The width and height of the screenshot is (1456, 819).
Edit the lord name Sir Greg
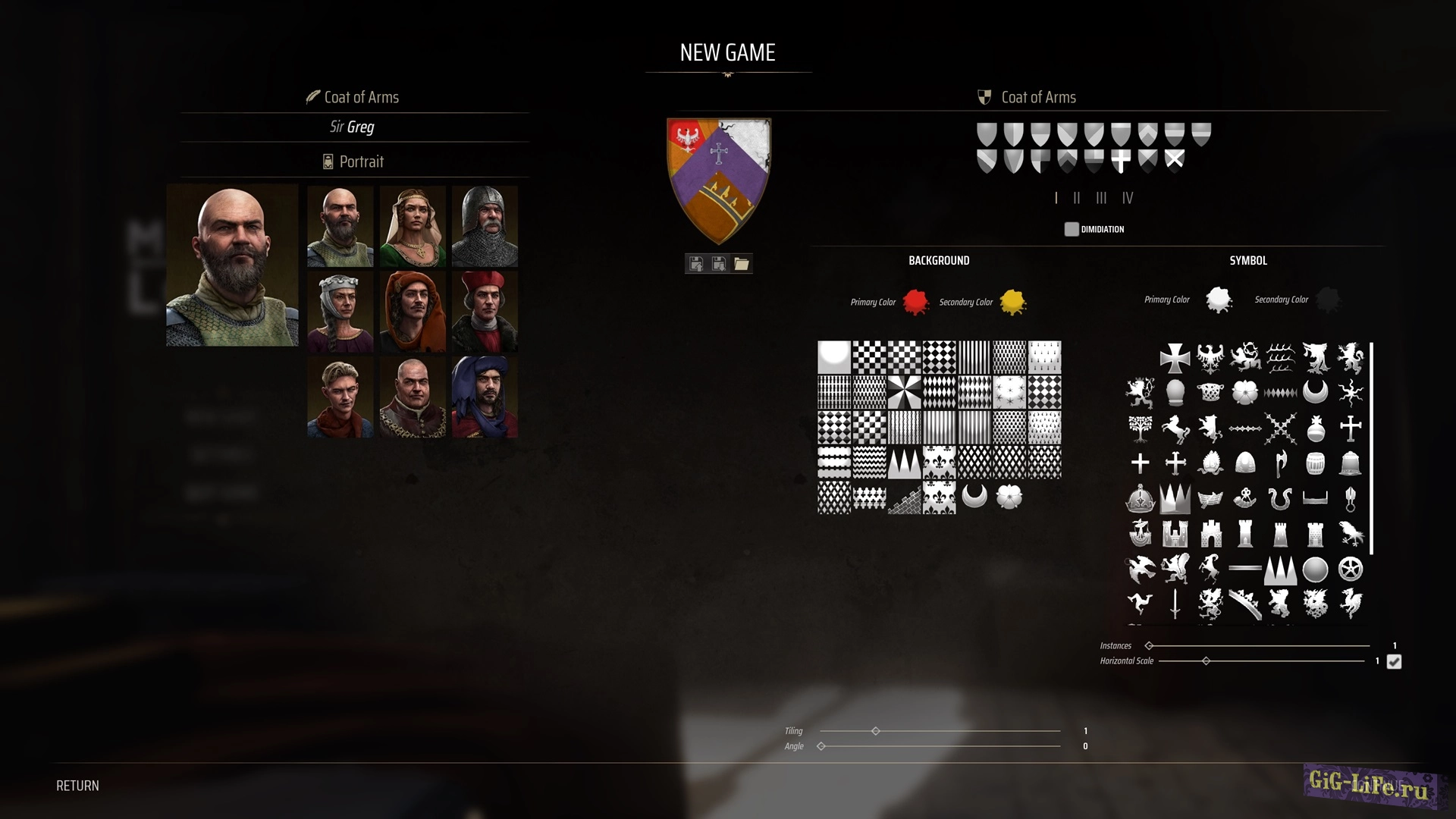click(x=352, y=127)
